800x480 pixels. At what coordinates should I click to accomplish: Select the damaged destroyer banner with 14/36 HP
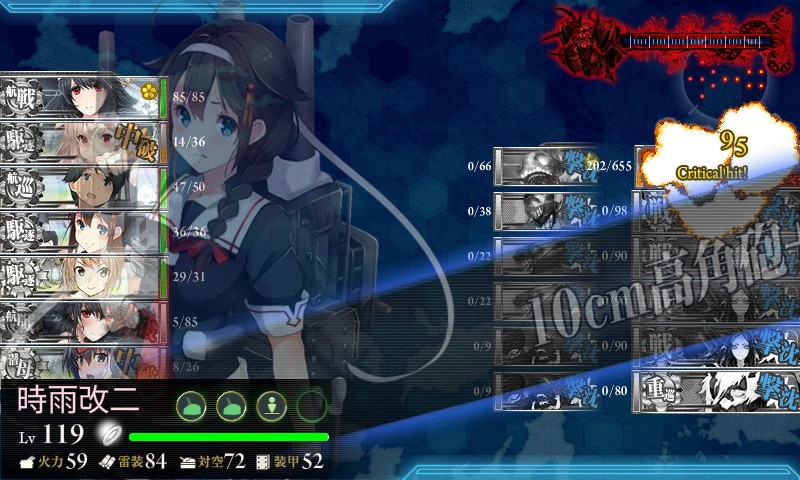(x=80, y=144)
